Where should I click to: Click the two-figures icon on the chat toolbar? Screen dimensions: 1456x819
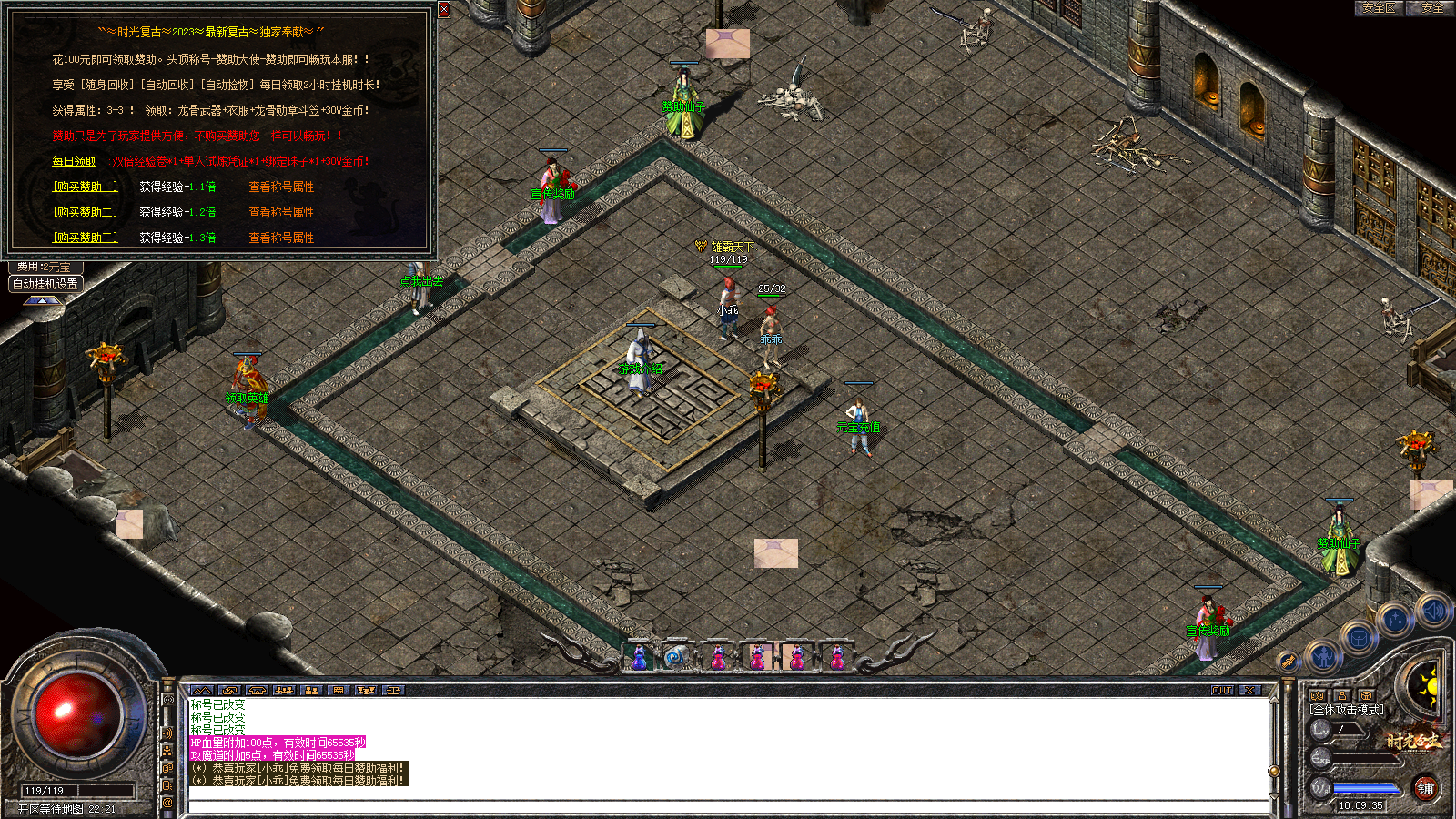(x=311, y=691)
